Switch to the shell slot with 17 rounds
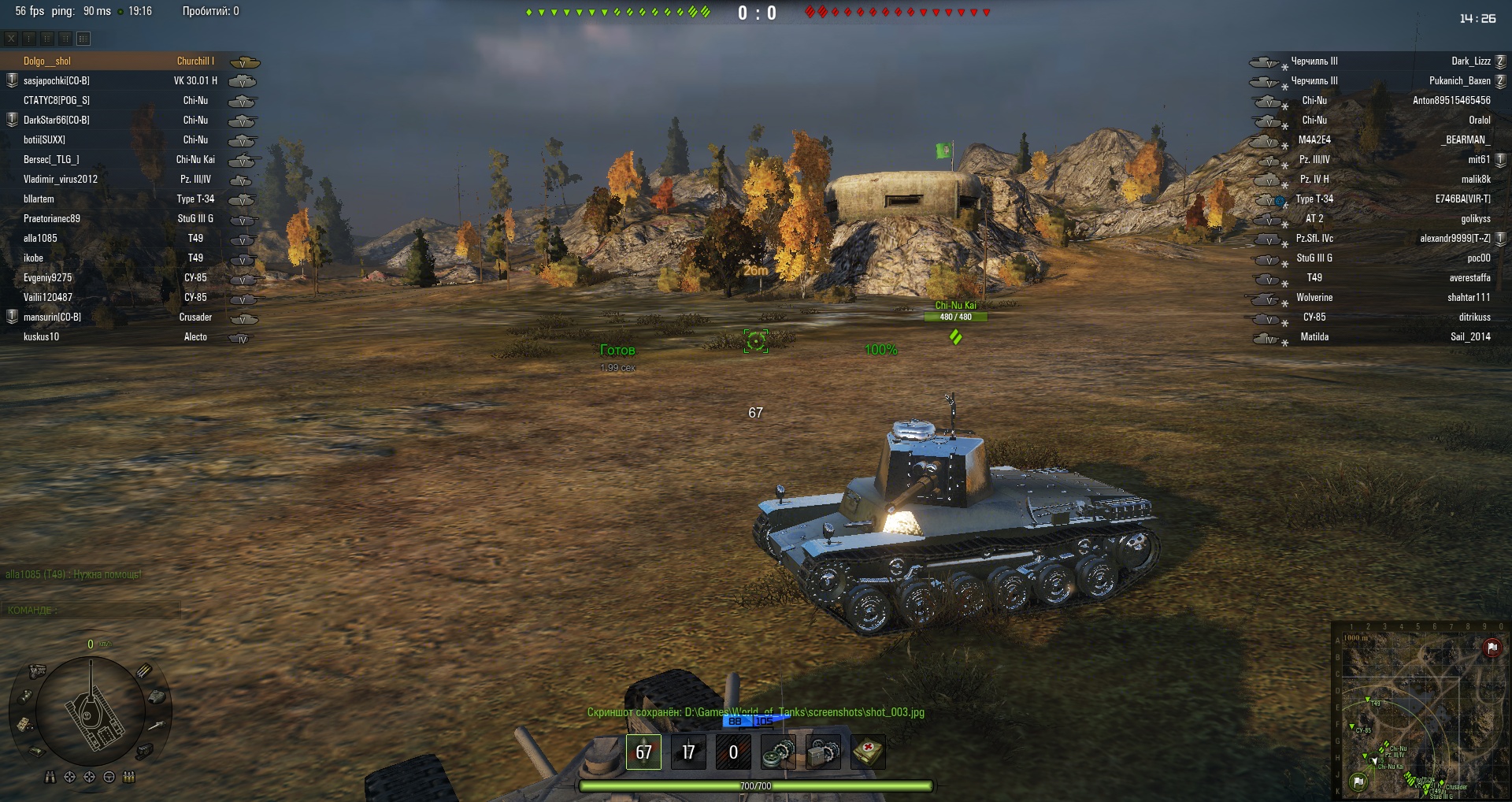 [x=688, y=752]
